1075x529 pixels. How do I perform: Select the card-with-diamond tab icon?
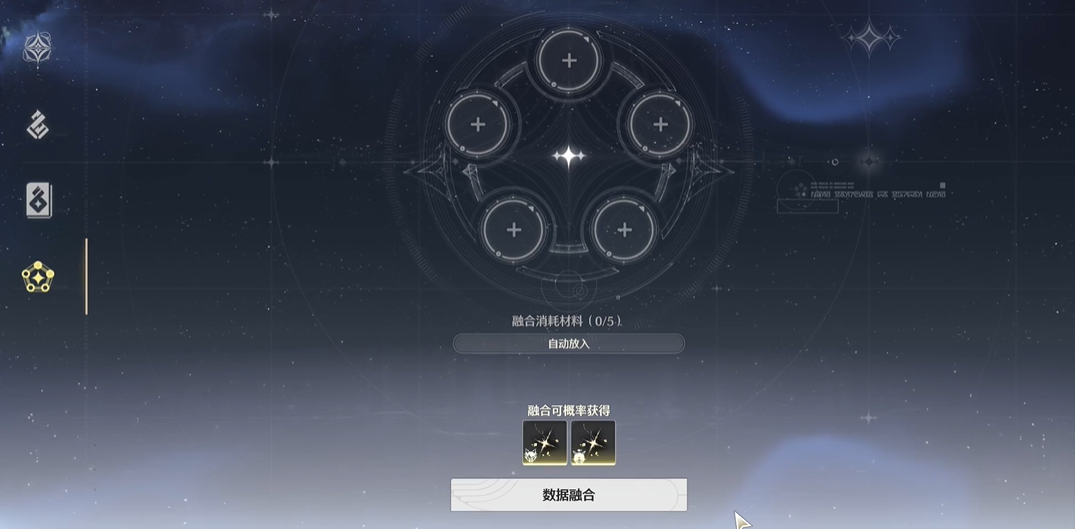pos(38,201)
